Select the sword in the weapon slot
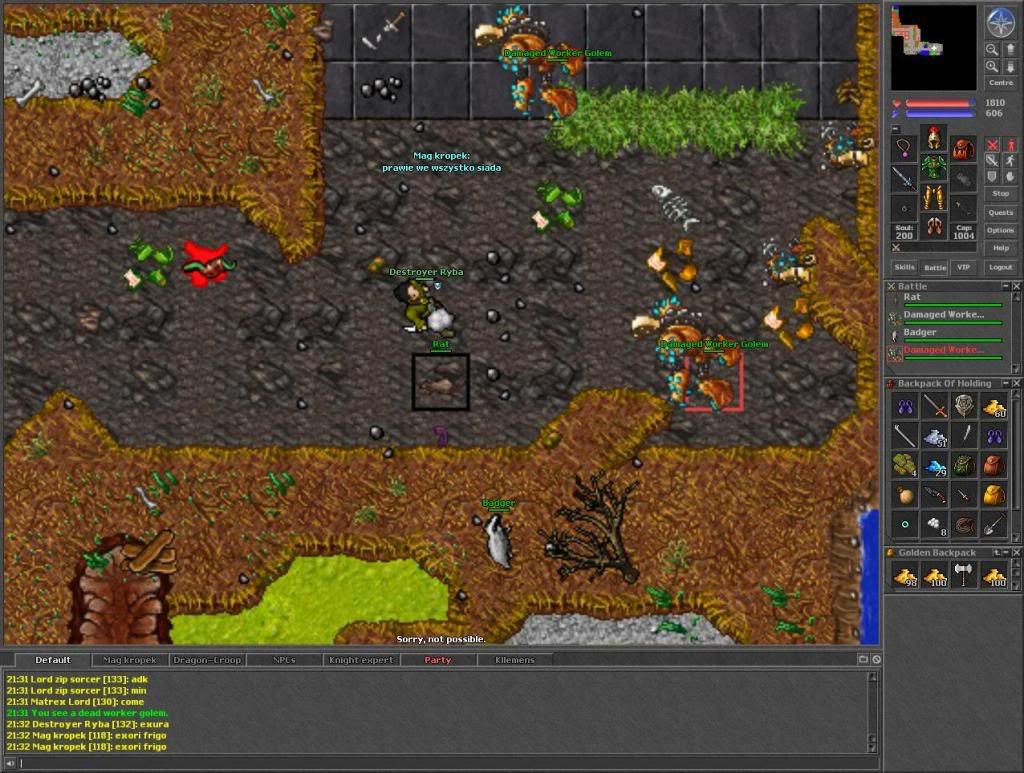Screen dimensions: 1024x773 (904, 179)
